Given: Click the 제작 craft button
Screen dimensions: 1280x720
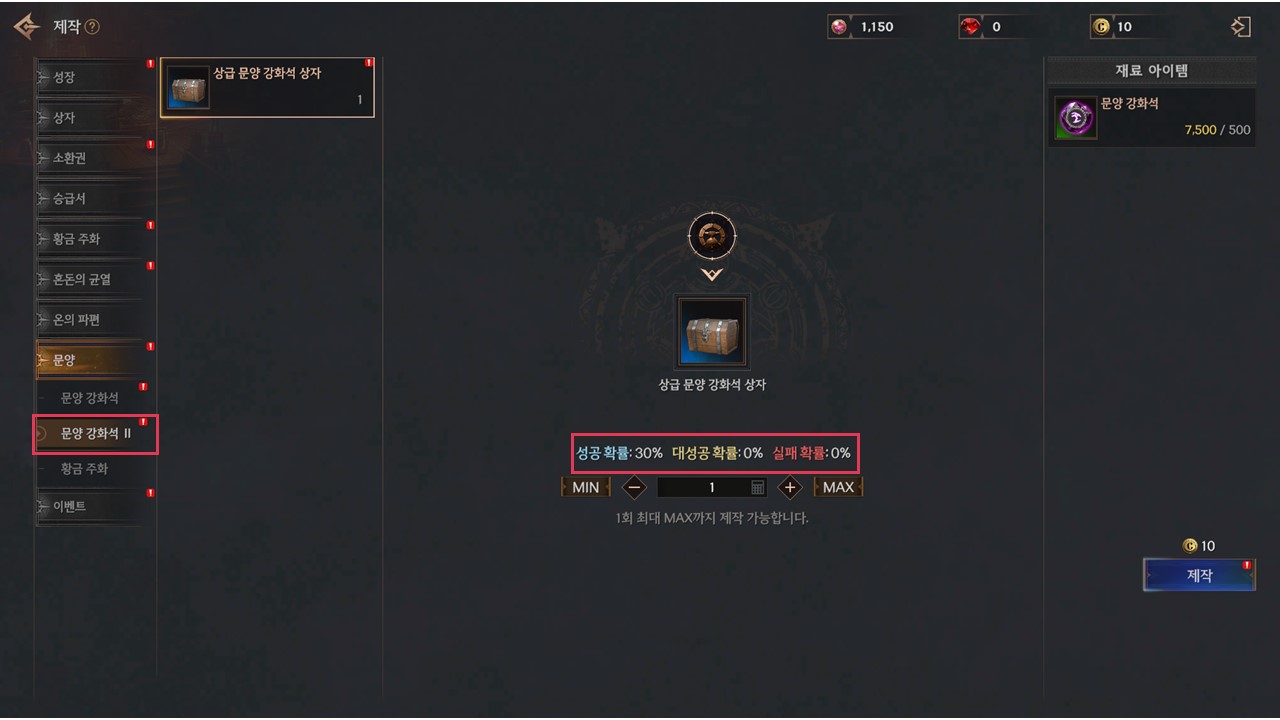Looking at the screenshot, I should coord(1199,575).
